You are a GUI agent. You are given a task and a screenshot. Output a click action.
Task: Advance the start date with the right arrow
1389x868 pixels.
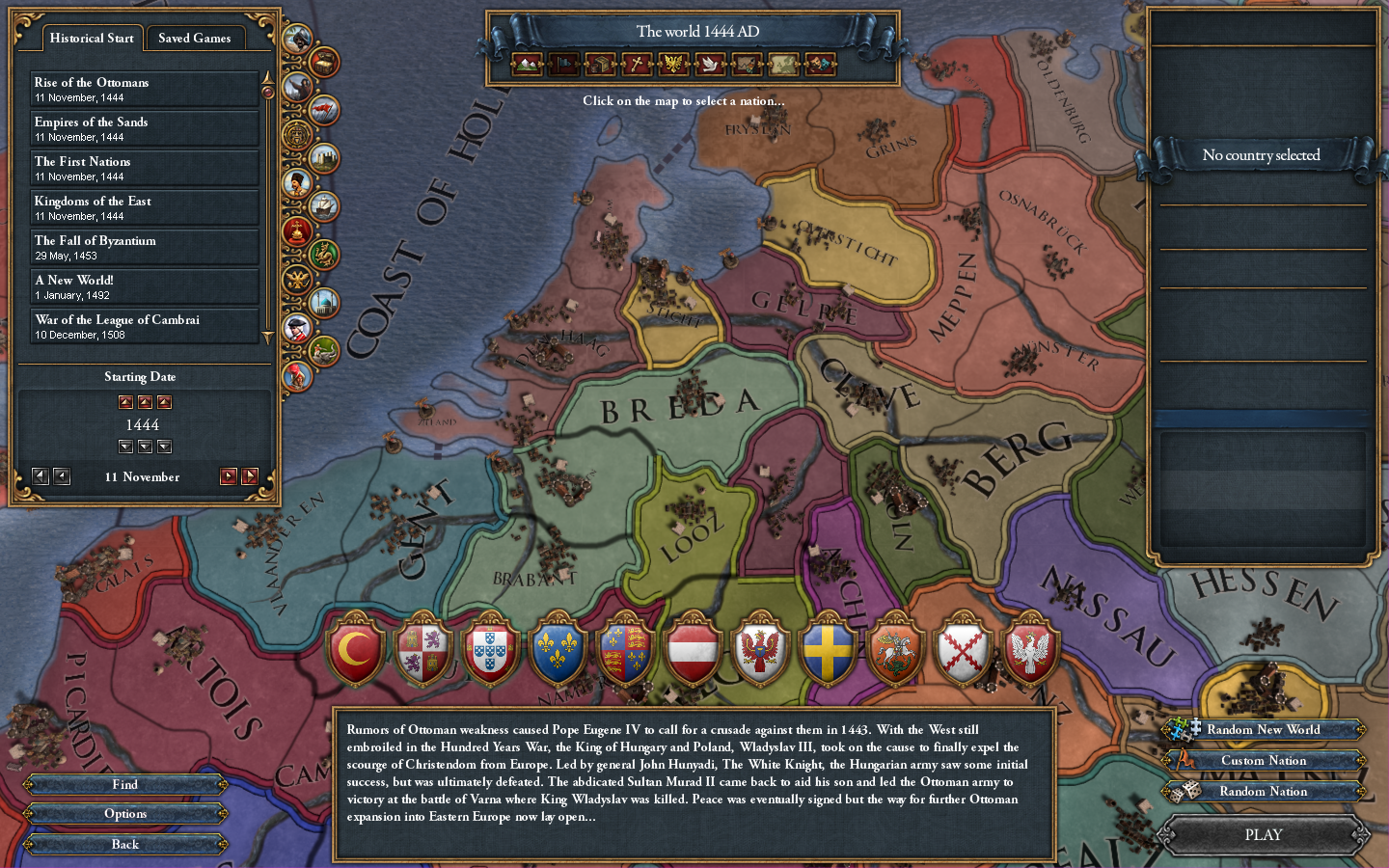[x=229, y=475]
